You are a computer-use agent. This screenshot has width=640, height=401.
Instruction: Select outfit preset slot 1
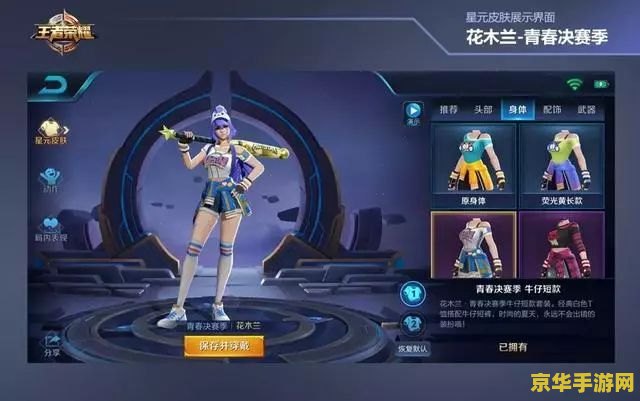coord(412,293)
